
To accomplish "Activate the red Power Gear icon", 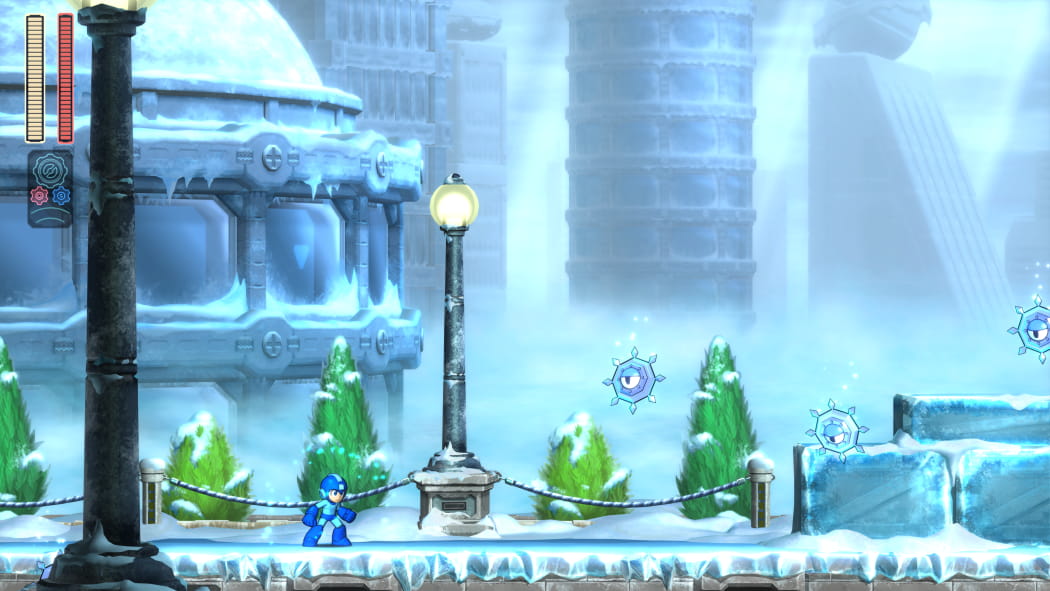I will 39,195.
